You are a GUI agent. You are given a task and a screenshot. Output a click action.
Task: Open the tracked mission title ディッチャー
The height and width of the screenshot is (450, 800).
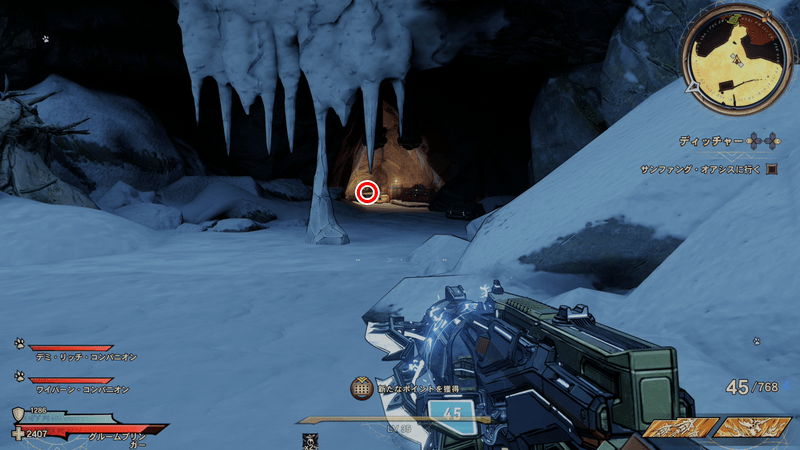tap(709, 142)
